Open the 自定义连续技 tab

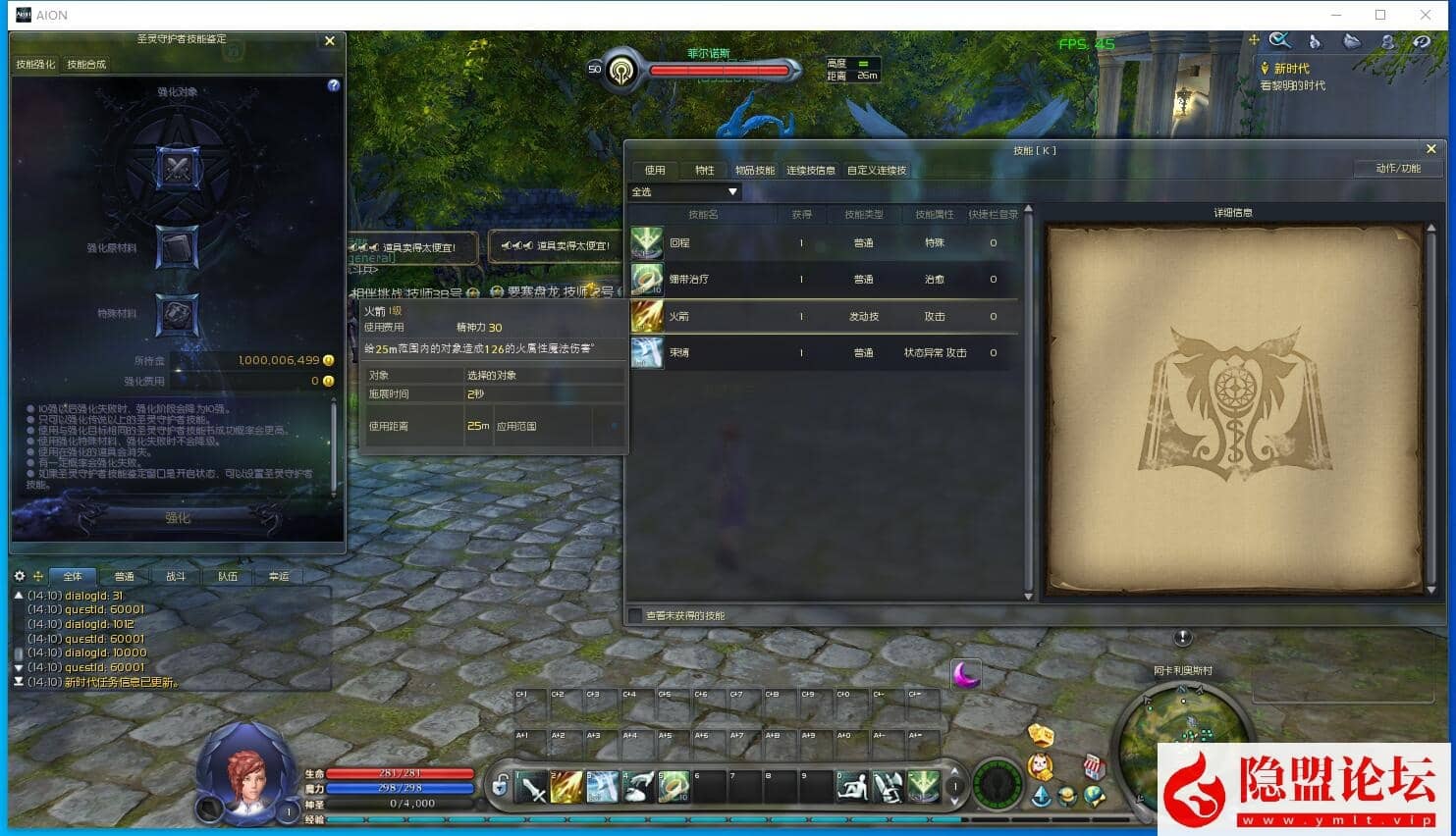coord(877,171)
